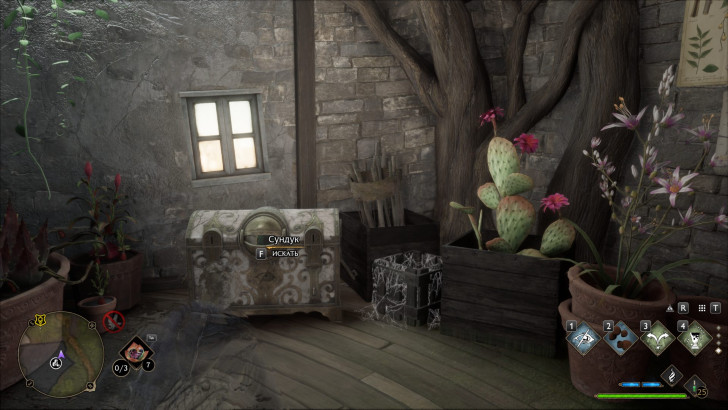
Task: Activate the branching arrows spell in slot 3
Action: coord(656,338)
